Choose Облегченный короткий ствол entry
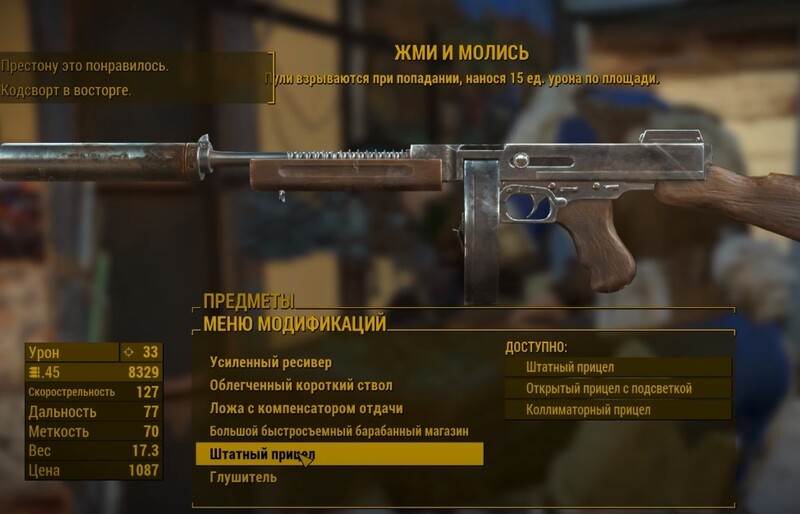The image size is (800, 514). (300, 385)
